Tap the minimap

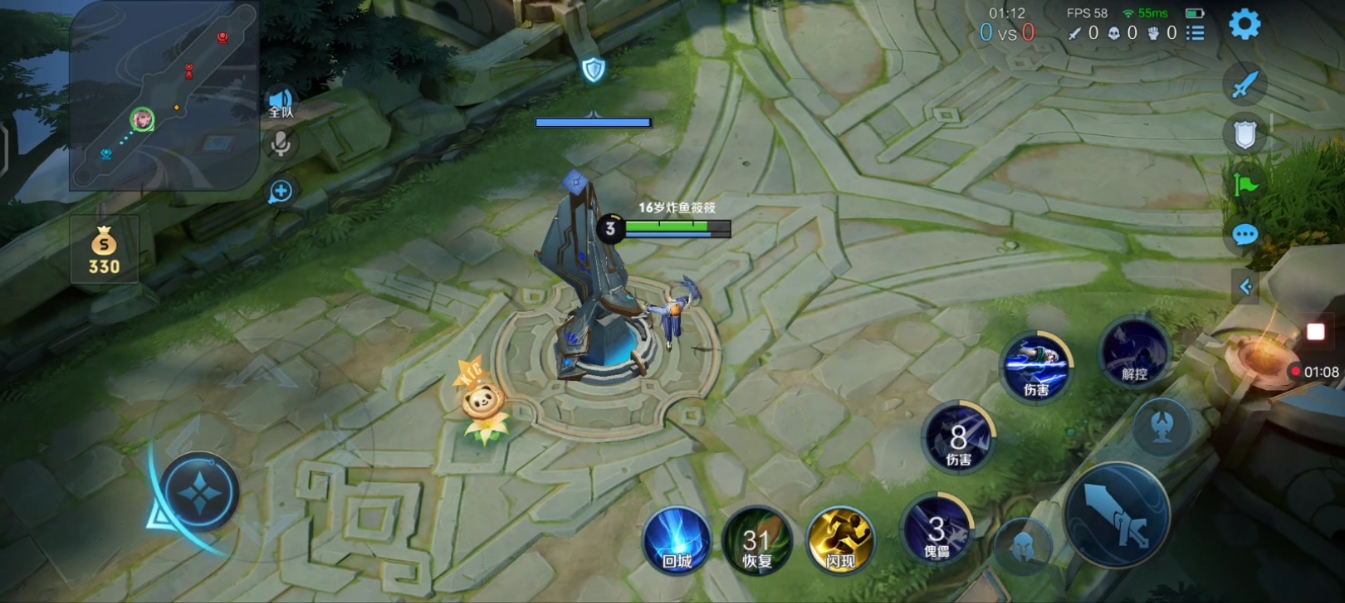click(164, 95)
